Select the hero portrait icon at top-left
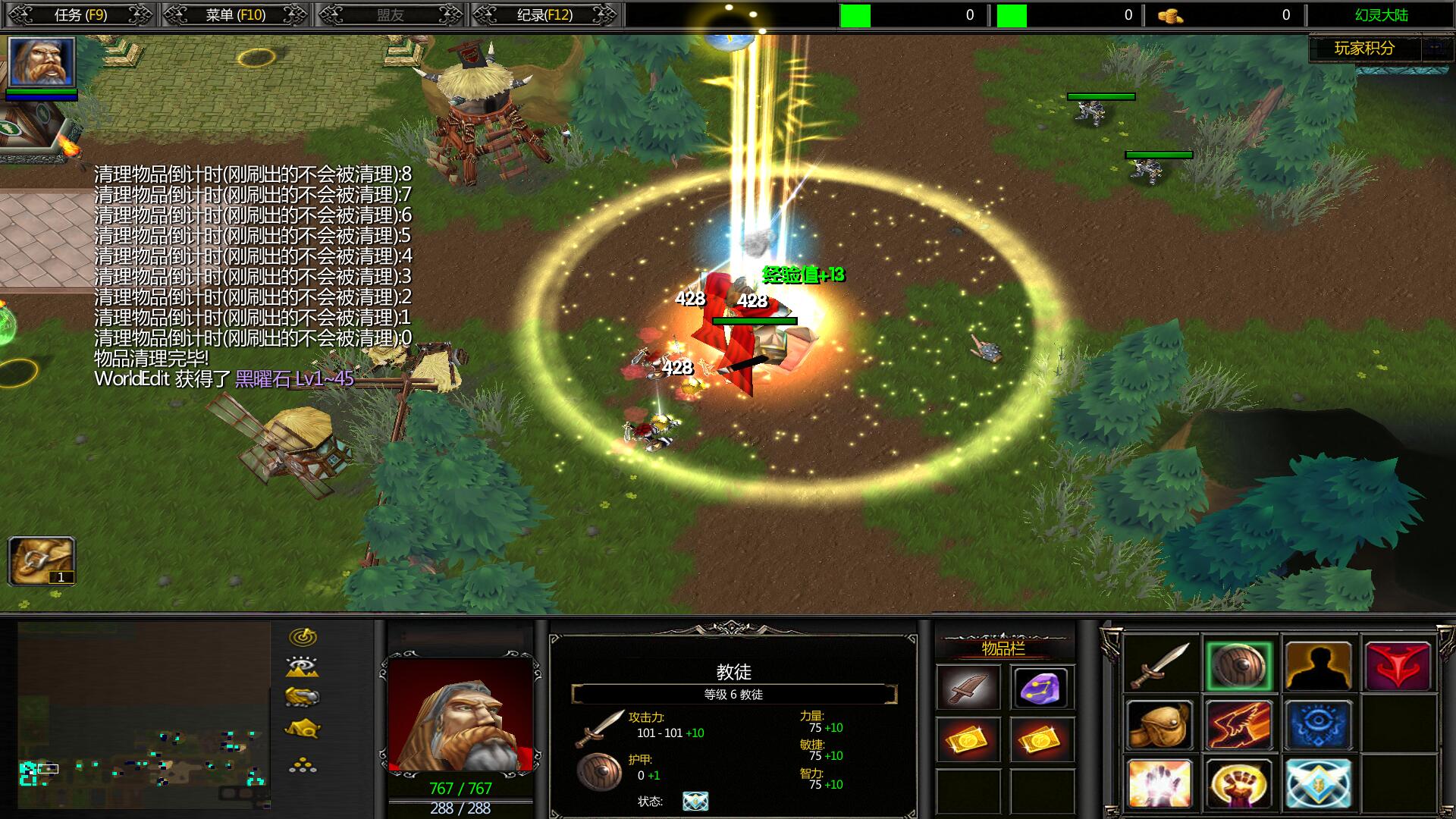Screen dimensions: 1456x819 41,61
